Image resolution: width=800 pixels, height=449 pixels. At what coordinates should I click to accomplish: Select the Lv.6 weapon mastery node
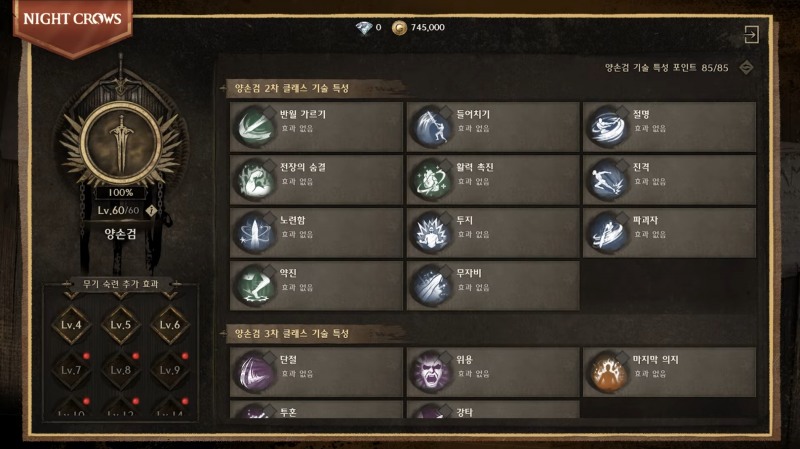(171, 325)
